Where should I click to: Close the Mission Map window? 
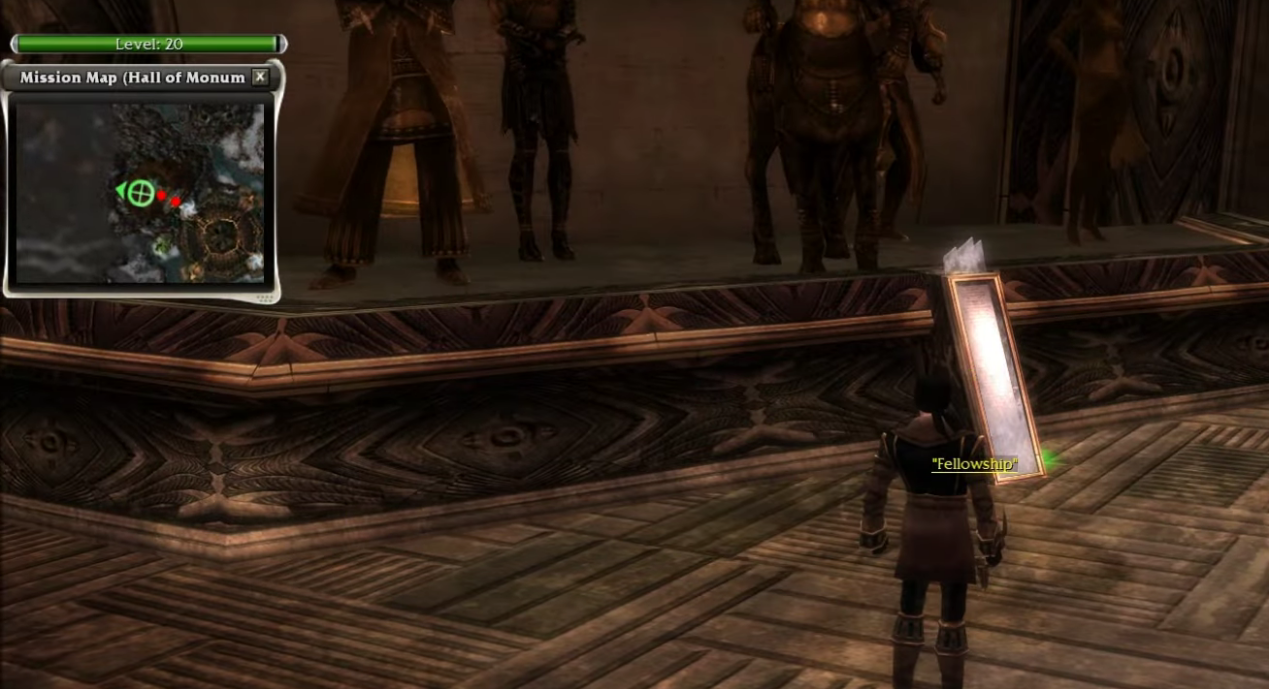(260, 77)
